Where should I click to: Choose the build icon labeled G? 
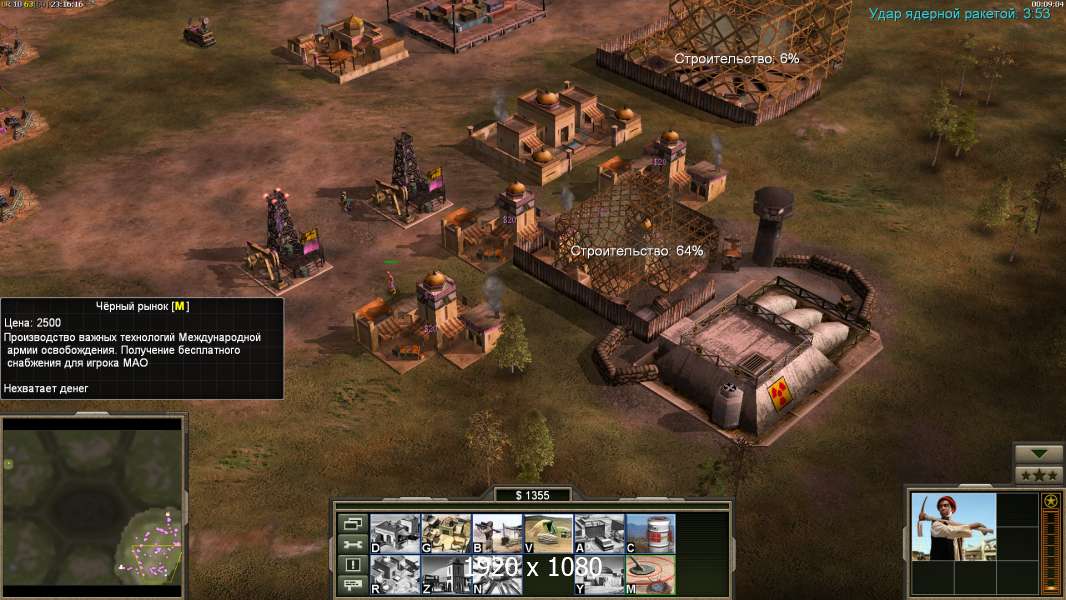[x=446, y=533]
